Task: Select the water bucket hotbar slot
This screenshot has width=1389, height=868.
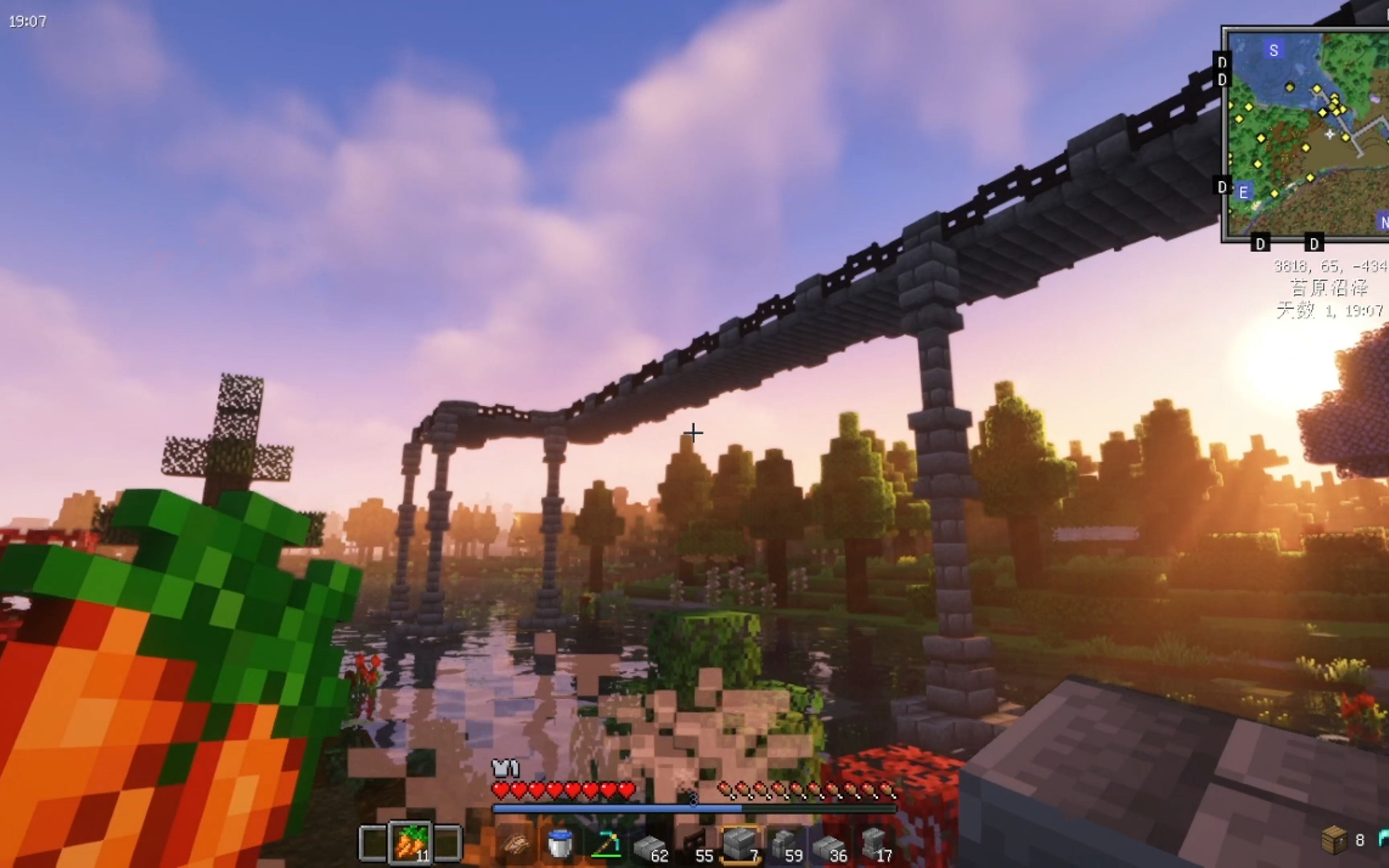Action: [559, 844]
